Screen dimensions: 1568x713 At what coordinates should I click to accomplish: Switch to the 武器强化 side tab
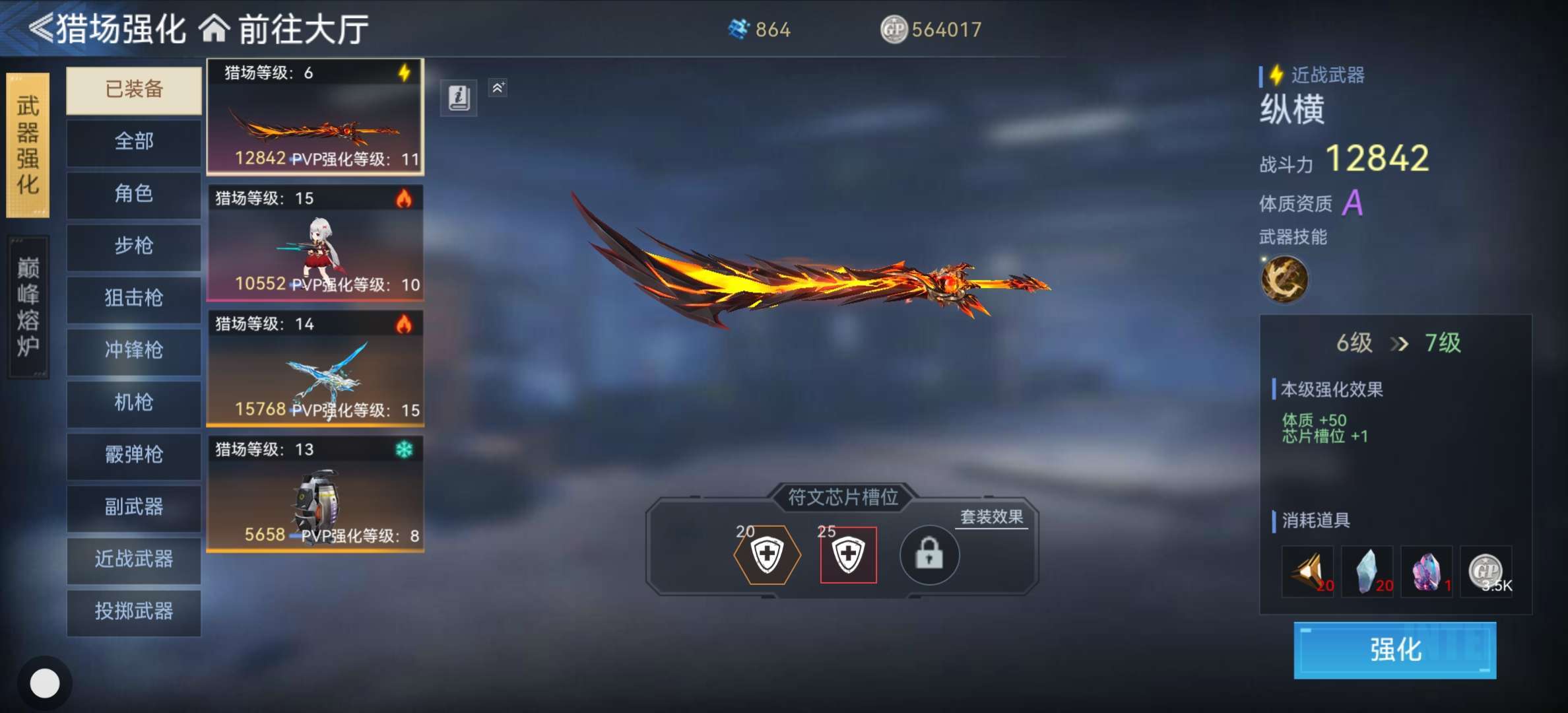coord(28,145)
